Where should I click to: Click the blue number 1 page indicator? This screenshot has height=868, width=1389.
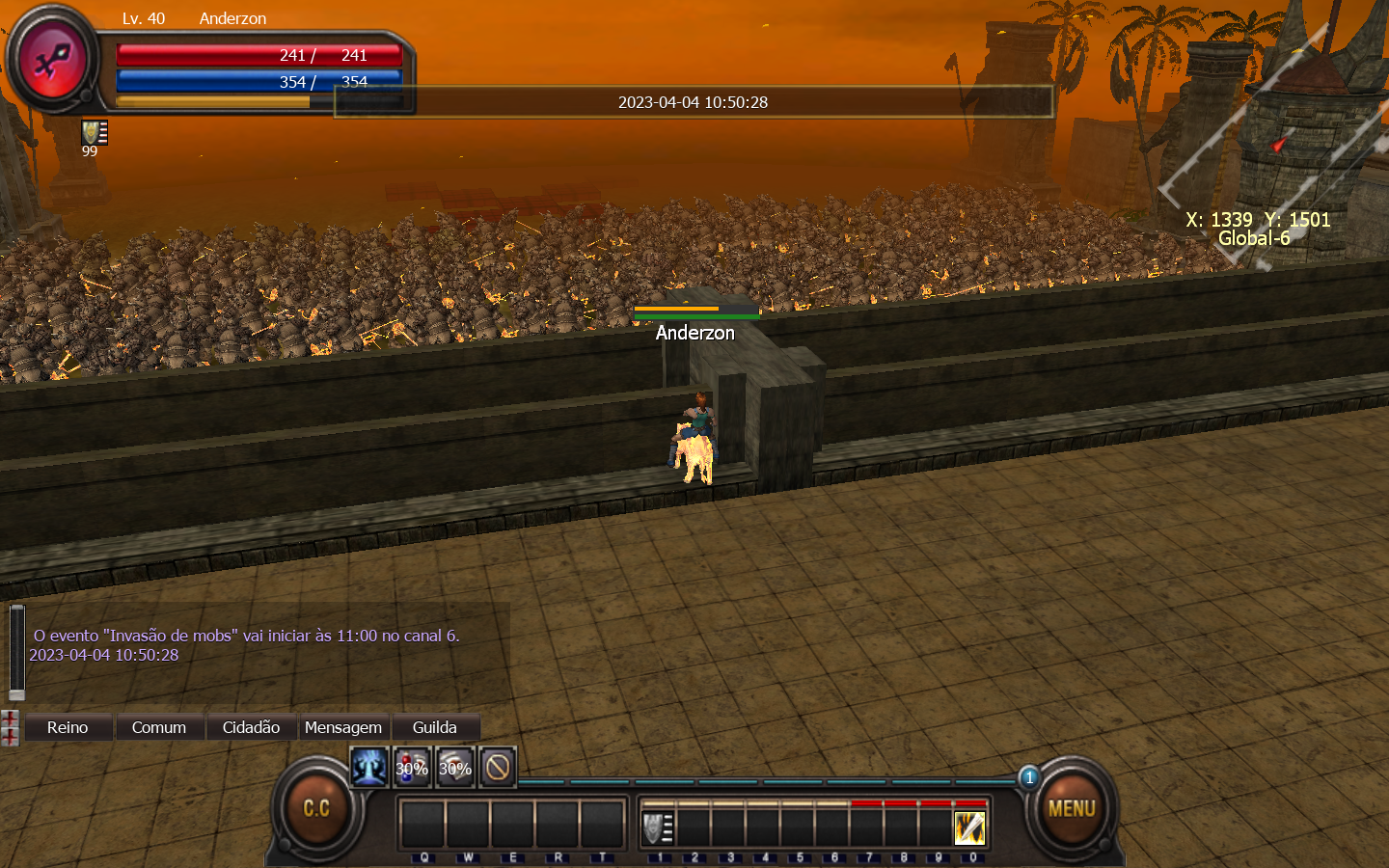tap(1029, 777)
